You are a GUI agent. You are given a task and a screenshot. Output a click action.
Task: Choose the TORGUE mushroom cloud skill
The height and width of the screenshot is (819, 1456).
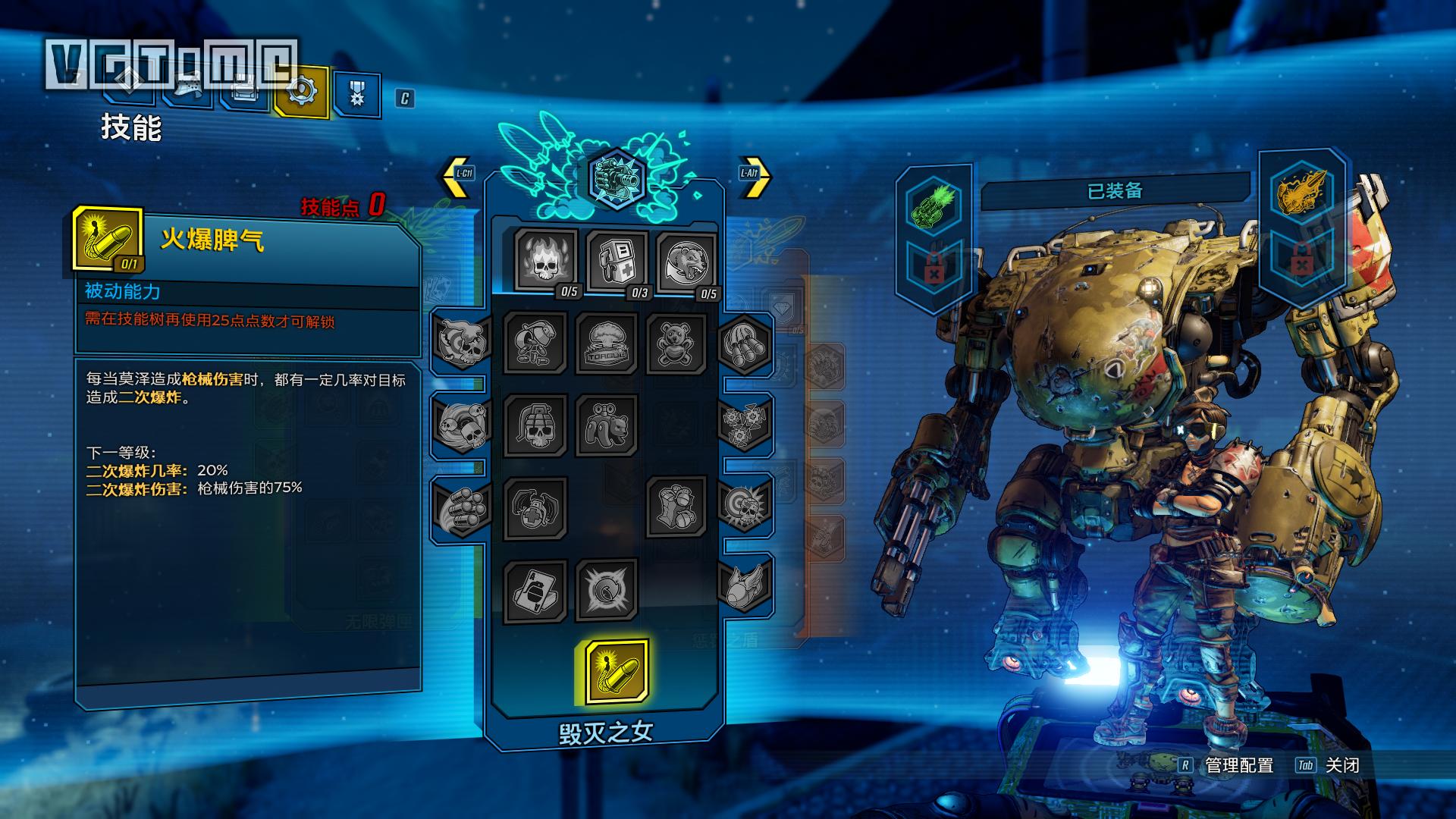(x=606, y=344)
